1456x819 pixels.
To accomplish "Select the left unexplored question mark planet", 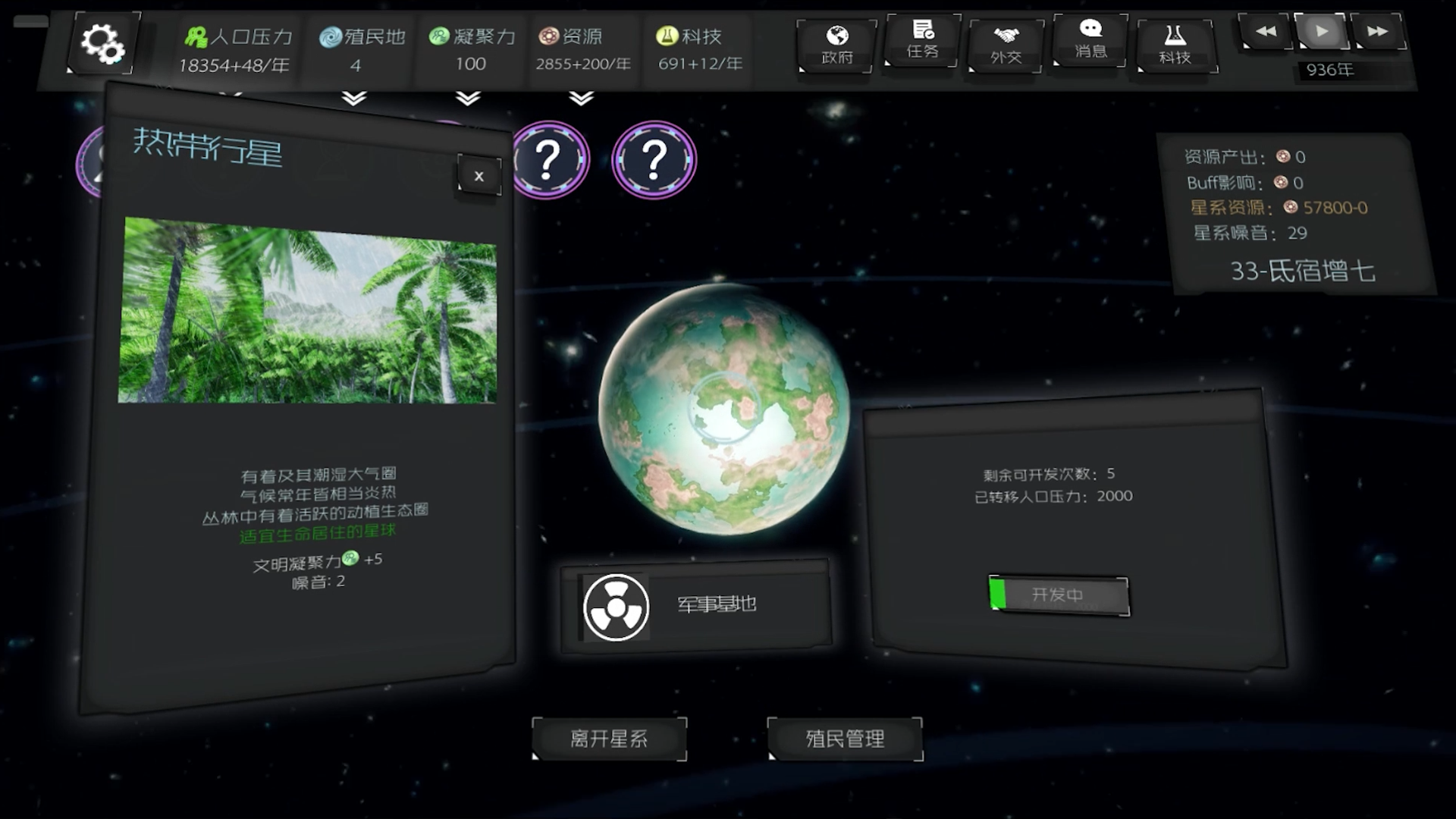I will [549, 161].
